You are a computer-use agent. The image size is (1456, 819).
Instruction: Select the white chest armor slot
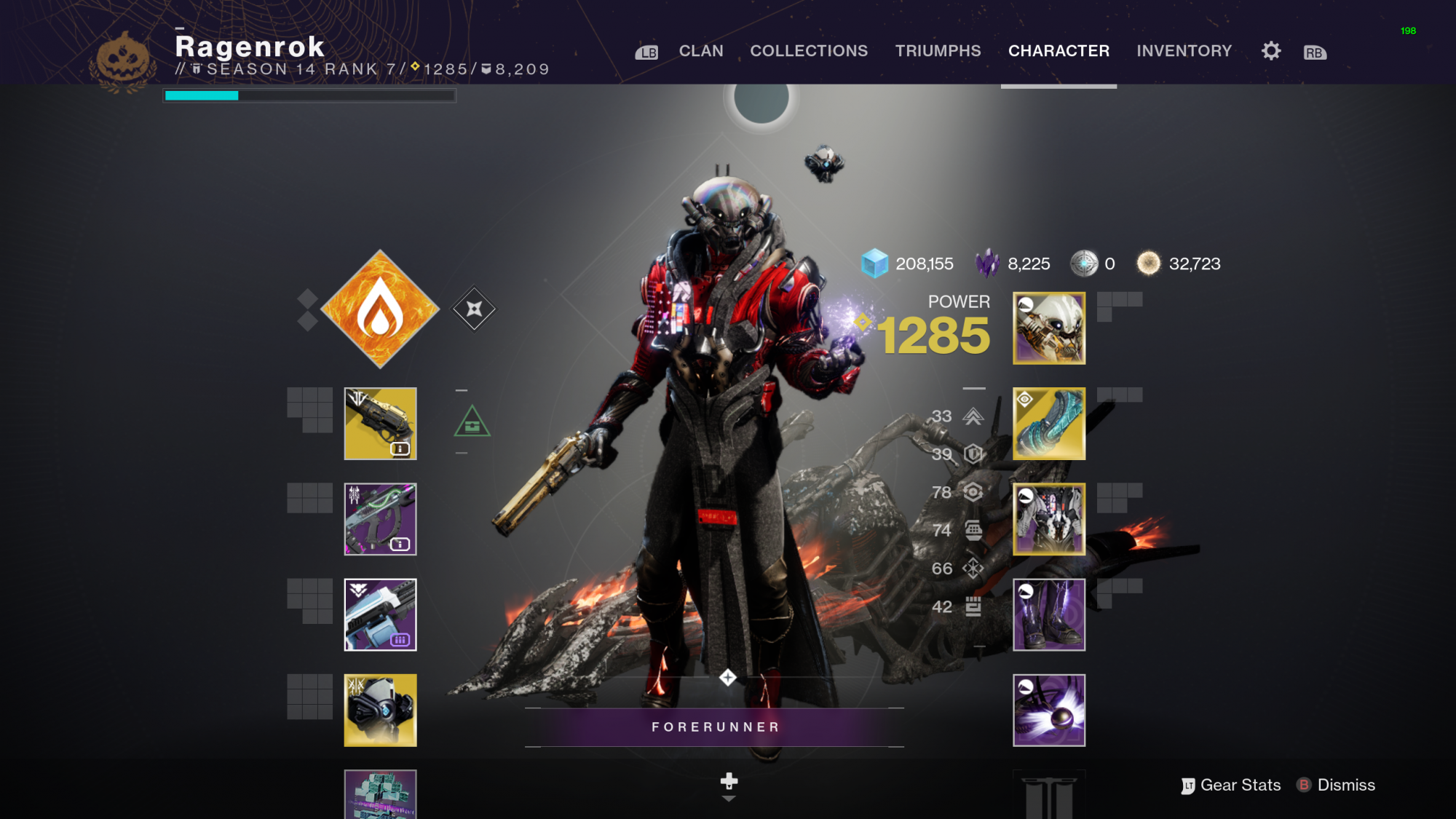point(1048,519)
